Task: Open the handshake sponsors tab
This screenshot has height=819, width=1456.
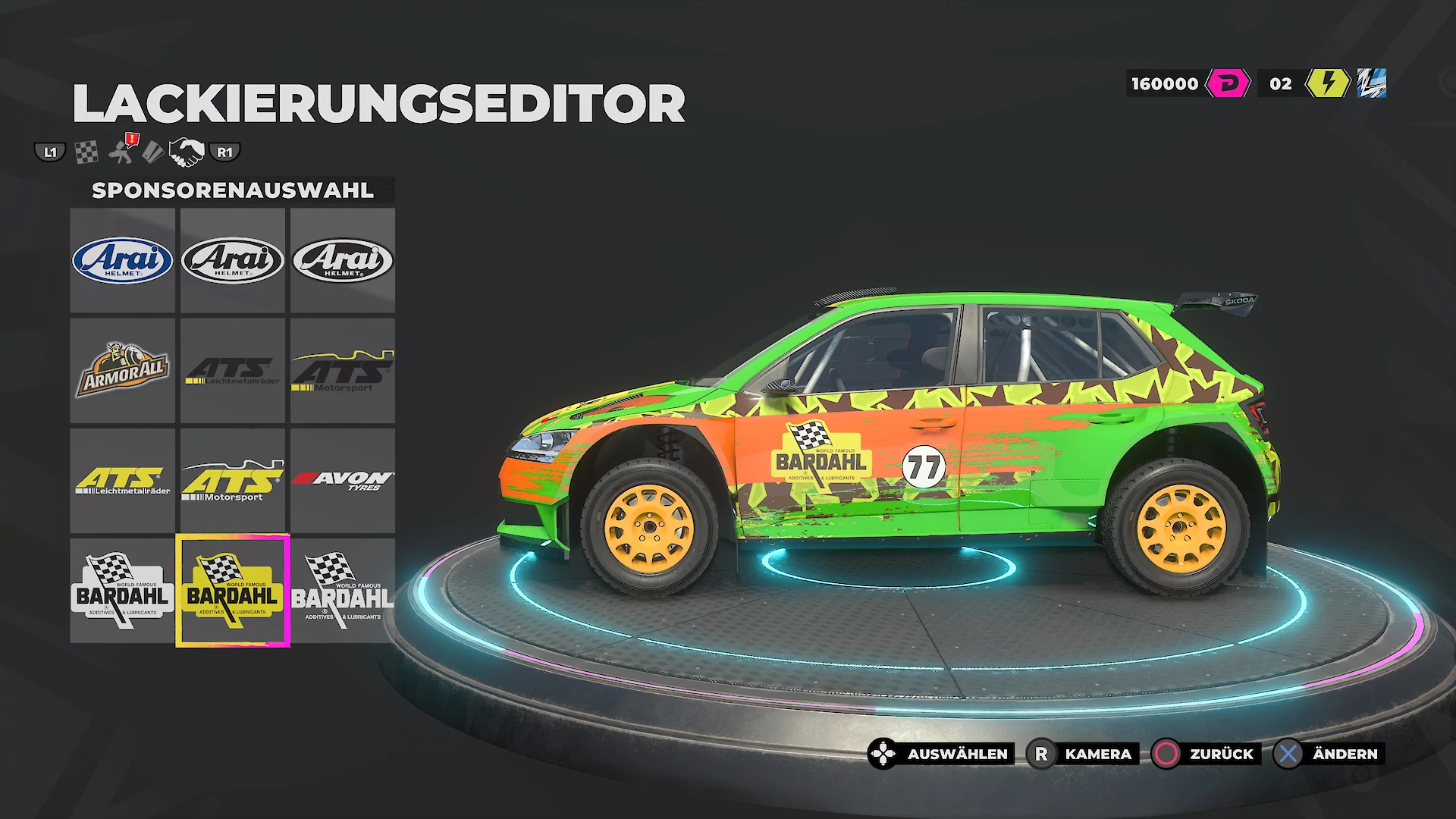Action: point(186,152)
